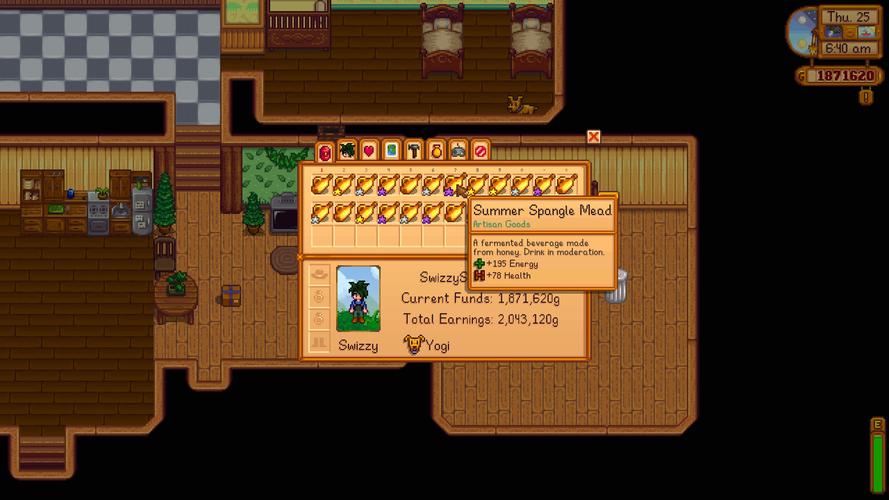This screenshot has width=889, height=500.
Task: Open the Options tab with the gamepad
Action: coord(458,151)
